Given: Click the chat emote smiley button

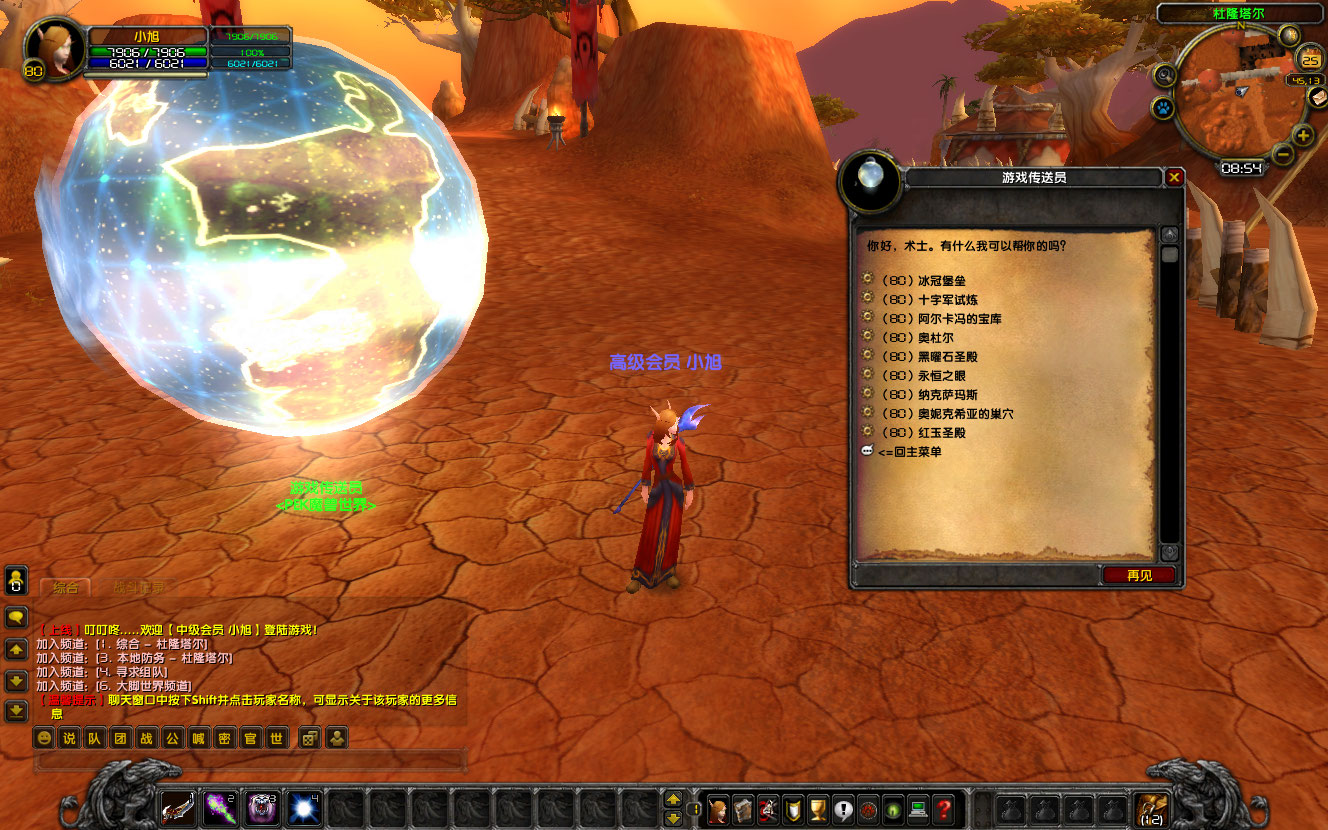Looking at the screenshot, I should click(44, 738).
